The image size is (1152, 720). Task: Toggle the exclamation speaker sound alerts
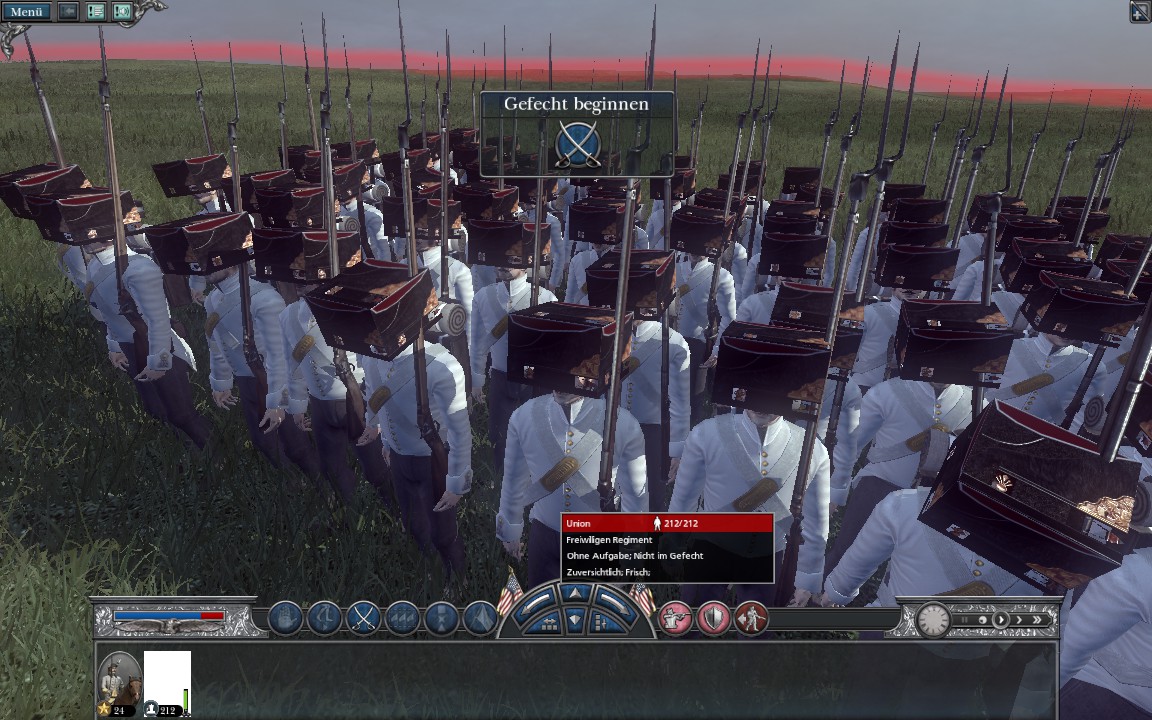tap(122, 12)
